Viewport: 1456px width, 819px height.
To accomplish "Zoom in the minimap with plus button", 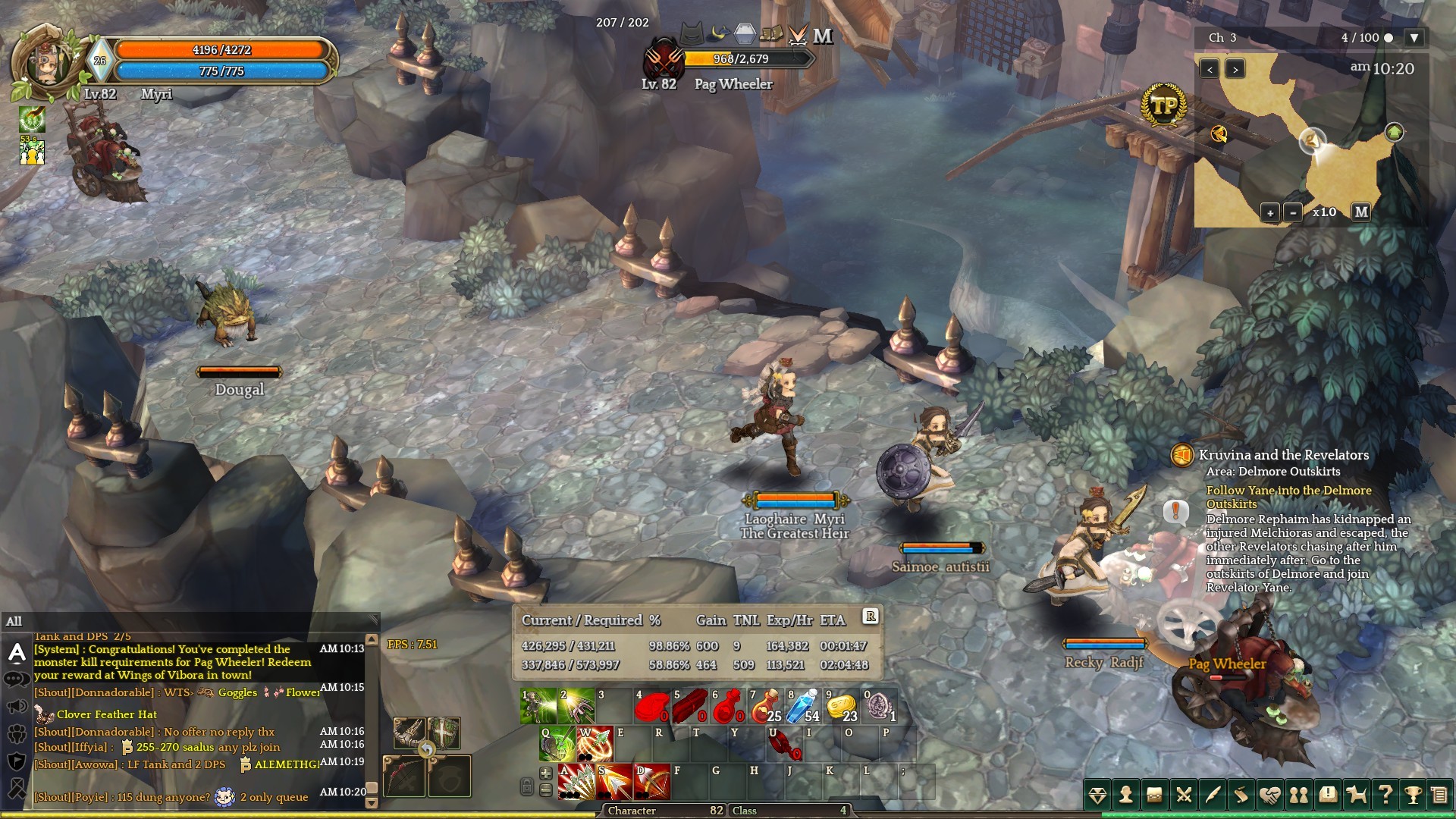I will [1270, 213].
